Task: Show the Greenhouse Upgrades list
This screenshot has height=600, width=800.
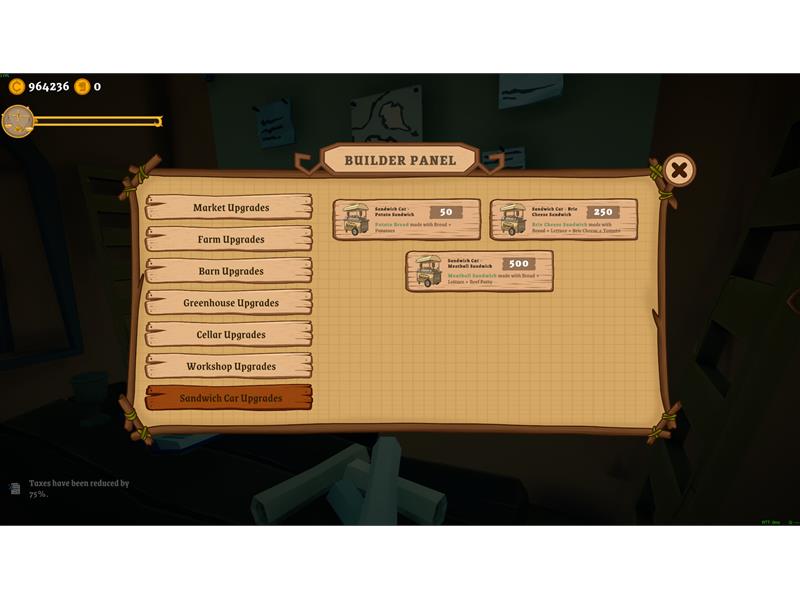Action: (229, 303)
